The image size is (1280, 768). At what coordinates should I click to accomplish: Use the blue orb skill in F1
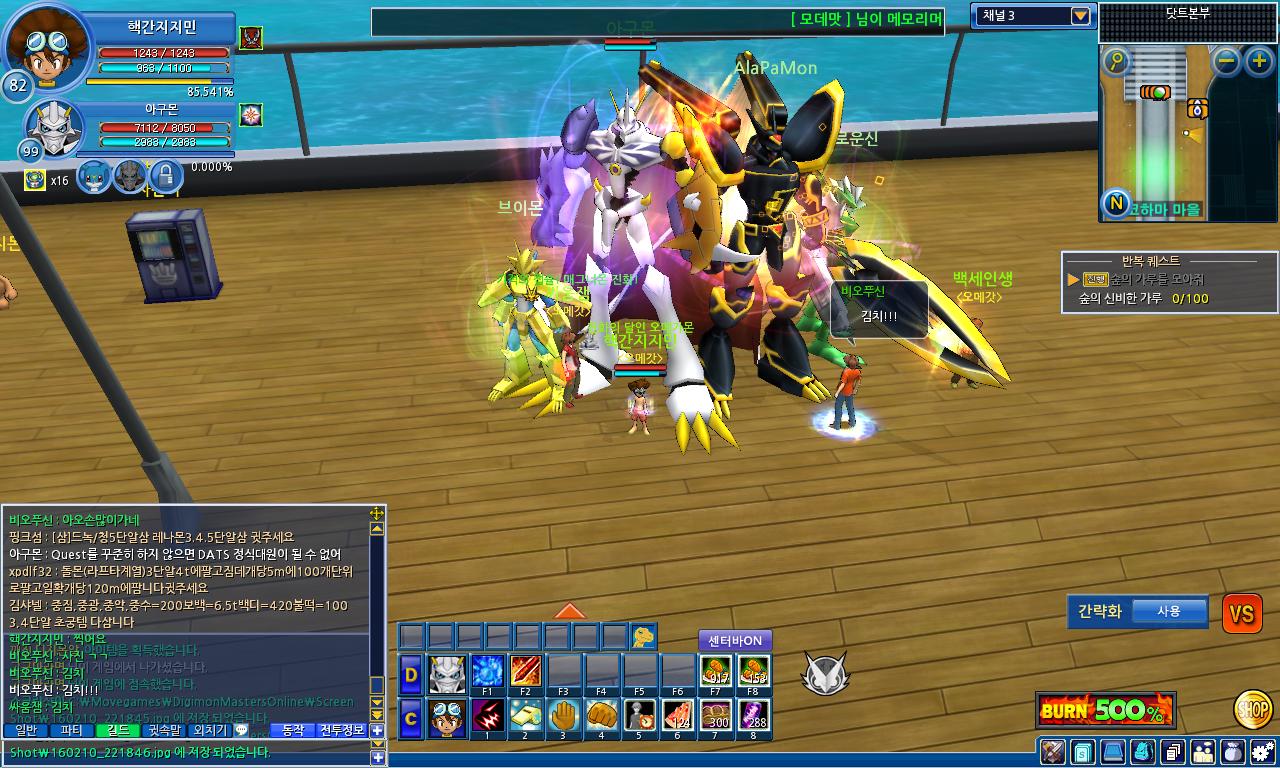[x=487, y=672]
